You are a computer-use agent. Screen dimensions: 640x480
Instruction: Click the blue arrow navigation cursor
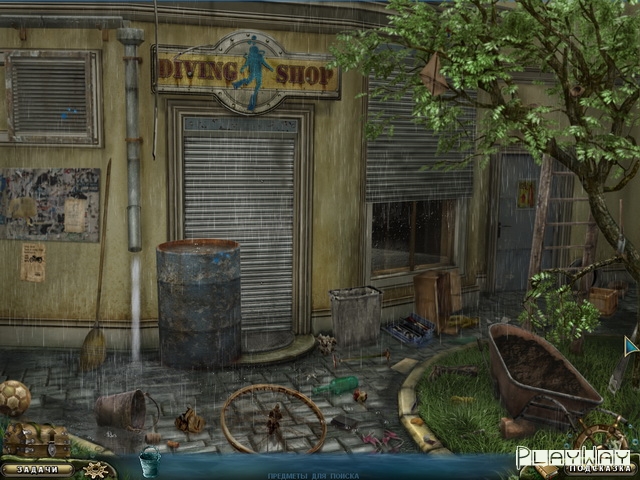[x=630, y=346]
